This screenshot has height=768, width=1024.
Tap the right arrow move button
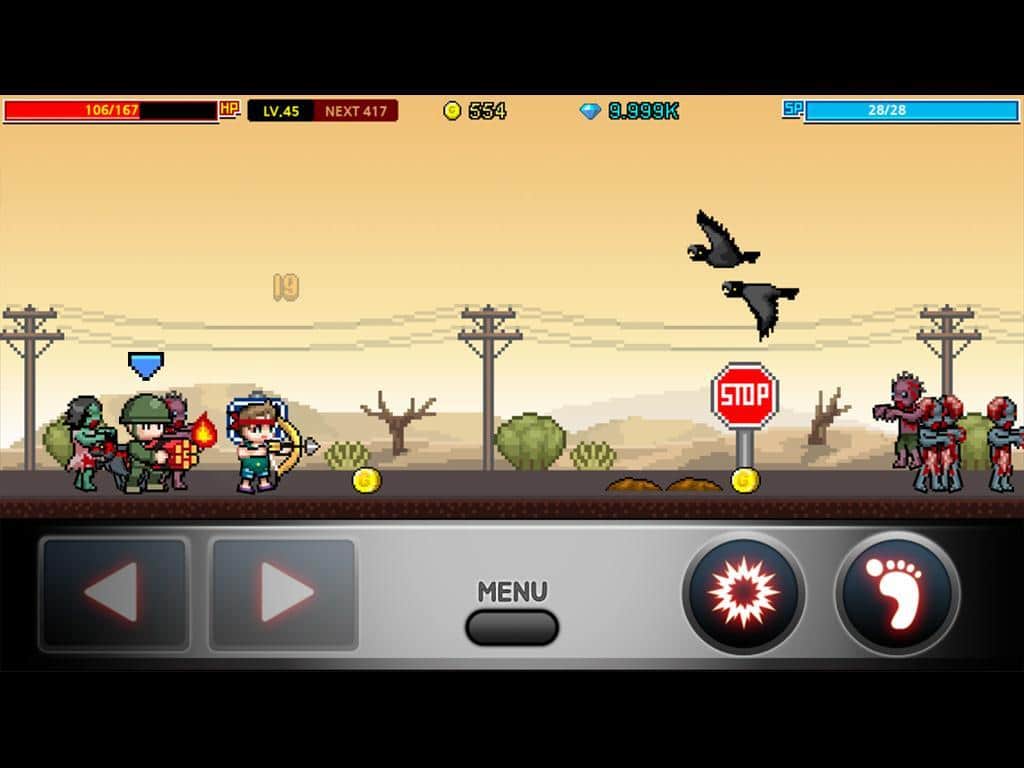pos(284,594)
